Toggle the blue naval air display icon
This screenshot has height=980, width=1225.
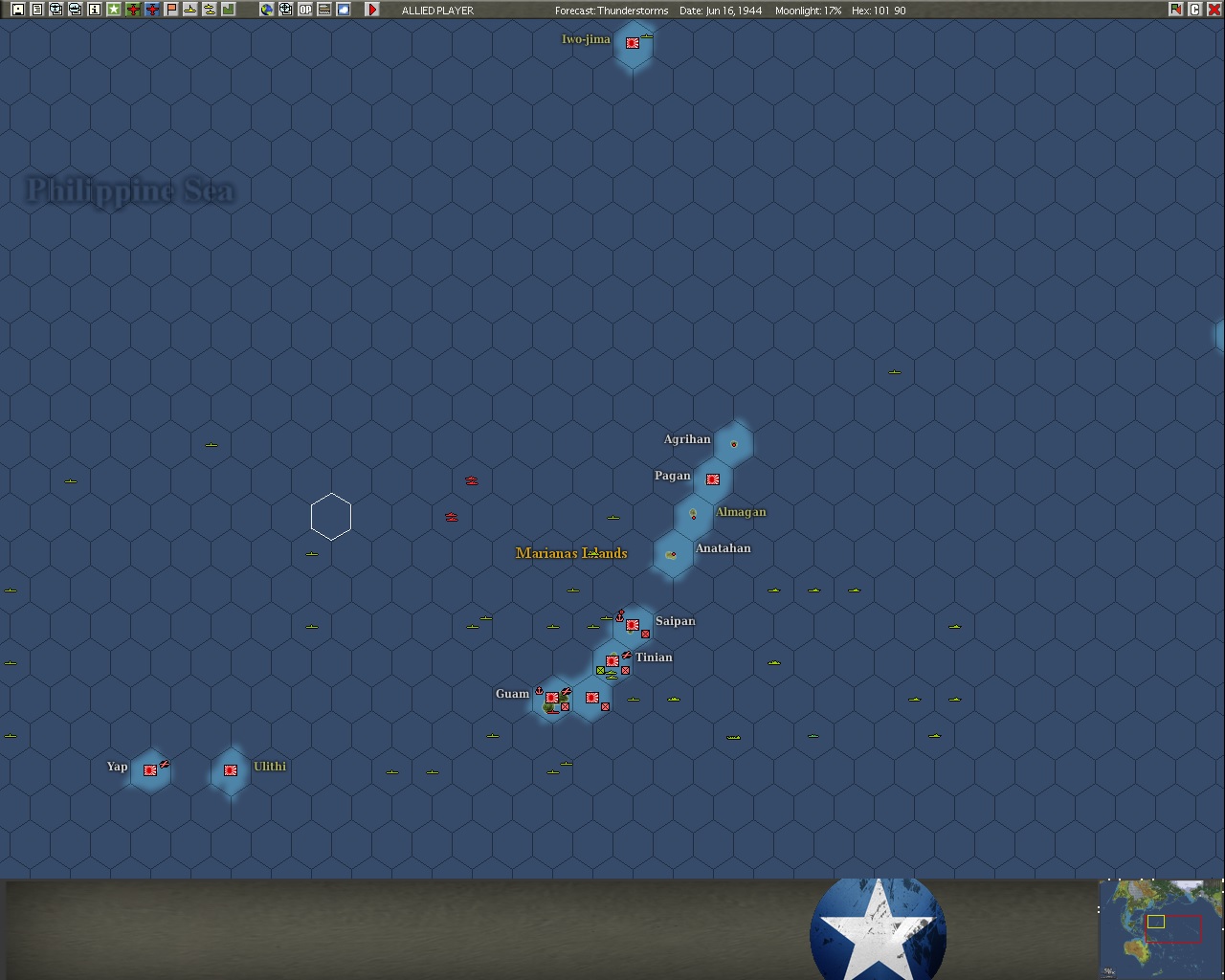[150, 10]
